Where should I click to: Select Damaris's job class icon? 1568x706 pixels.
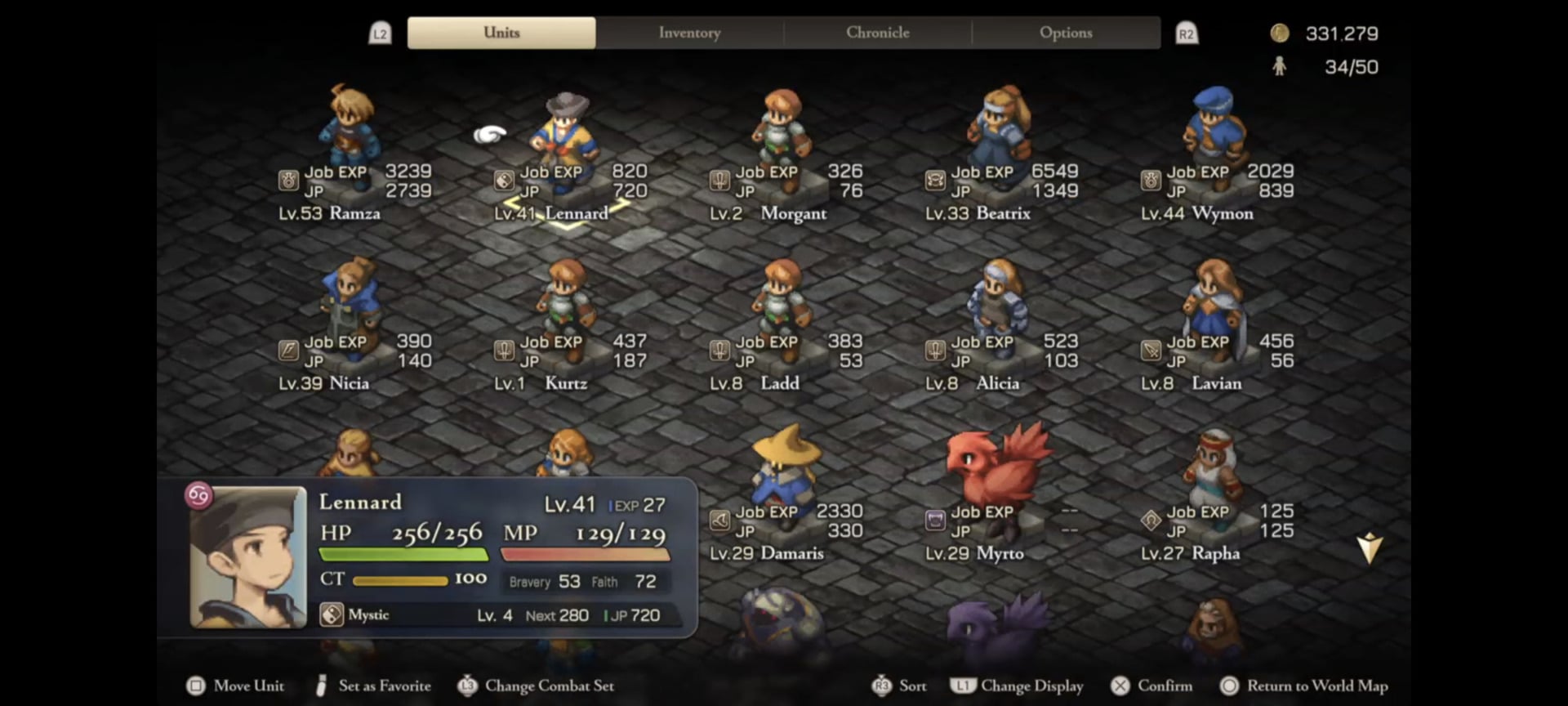click(x=719, y=521)
